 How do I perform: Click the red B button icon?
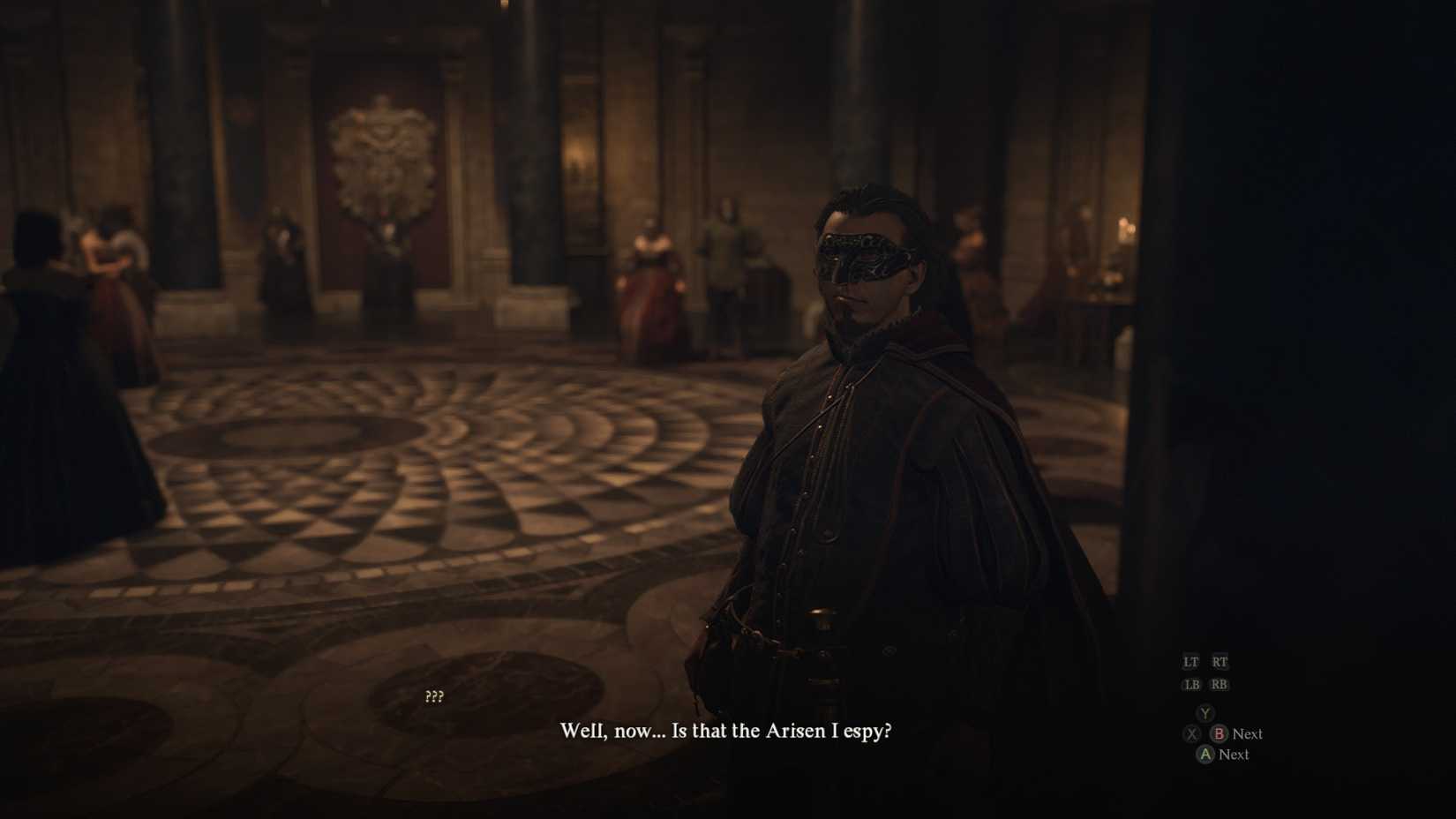pos(1220,733)
